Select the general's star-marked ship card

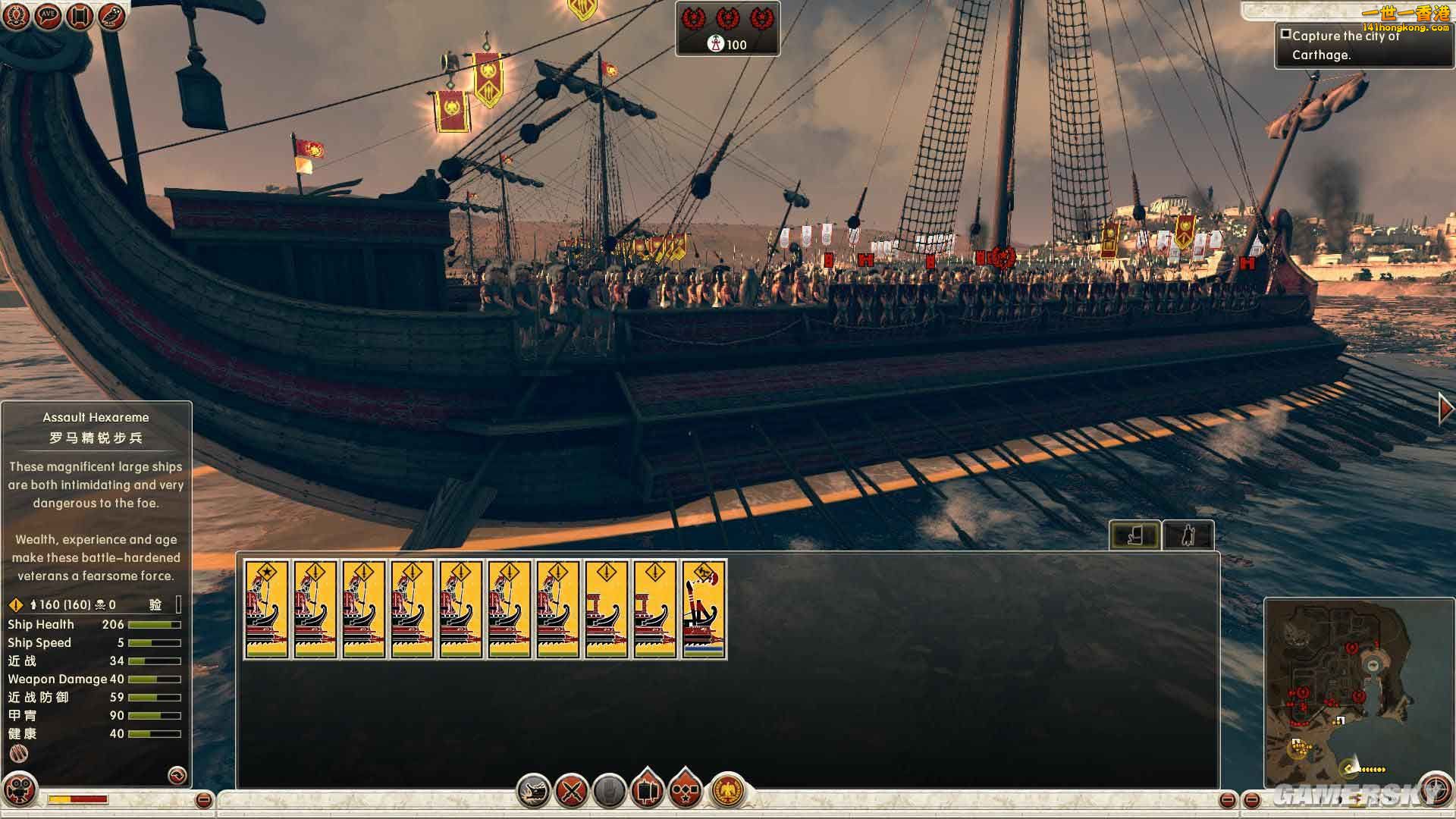pos(266,609)
